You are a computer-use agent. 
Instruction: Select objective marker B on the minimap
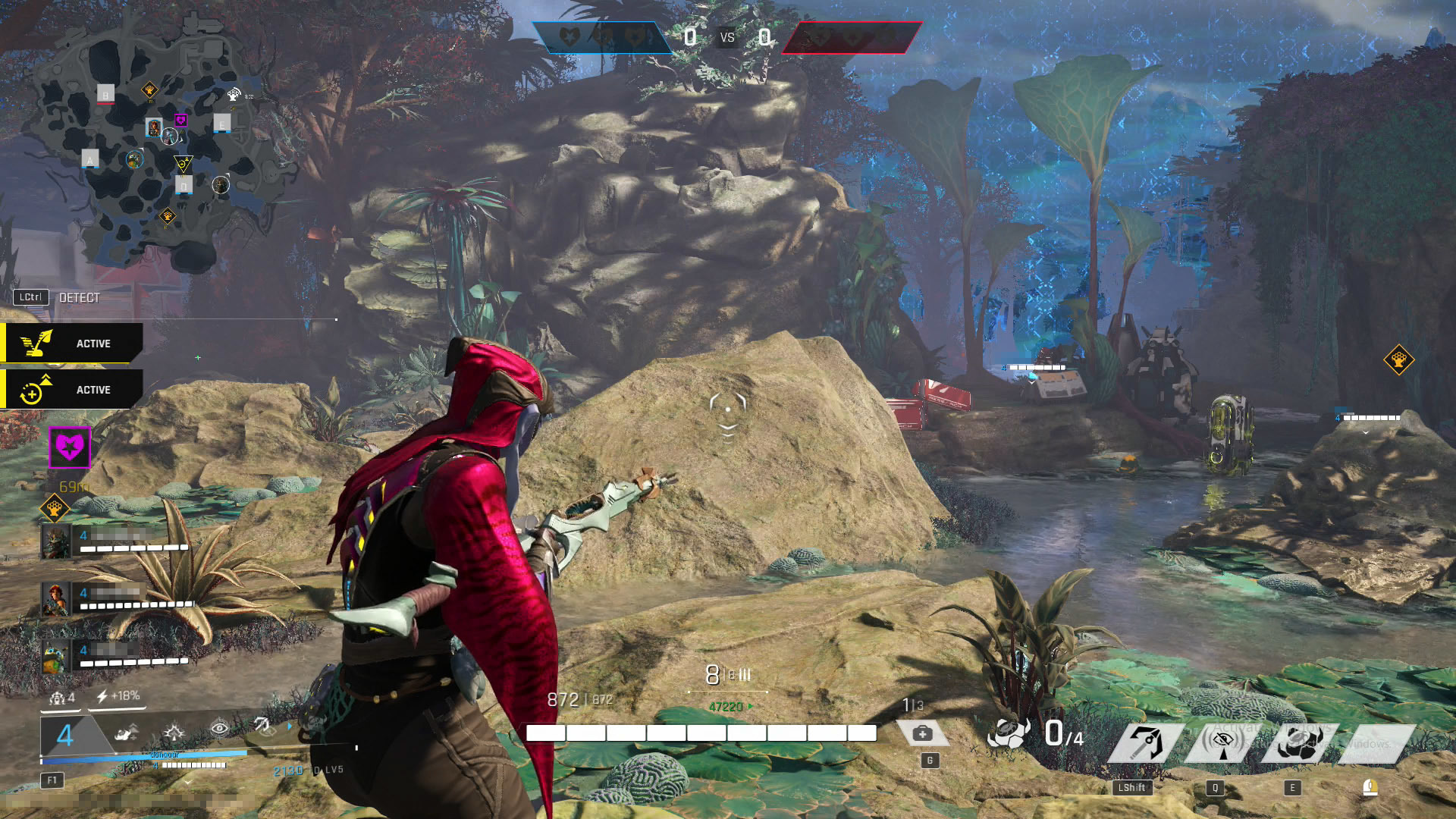coord(106,94)
